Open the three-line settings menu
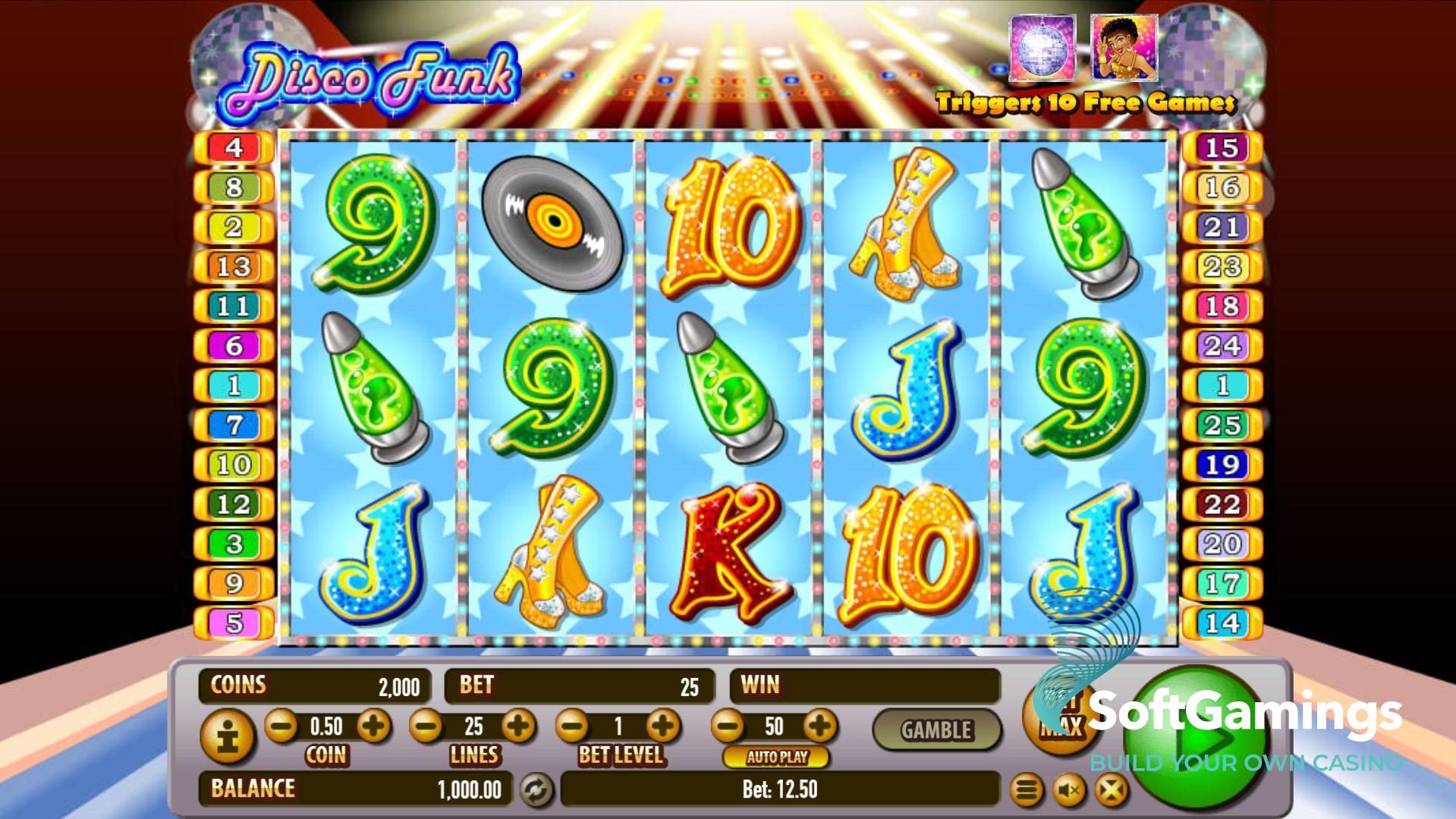Viewport: 1456px width, 819px height. tap(1027, 791)
